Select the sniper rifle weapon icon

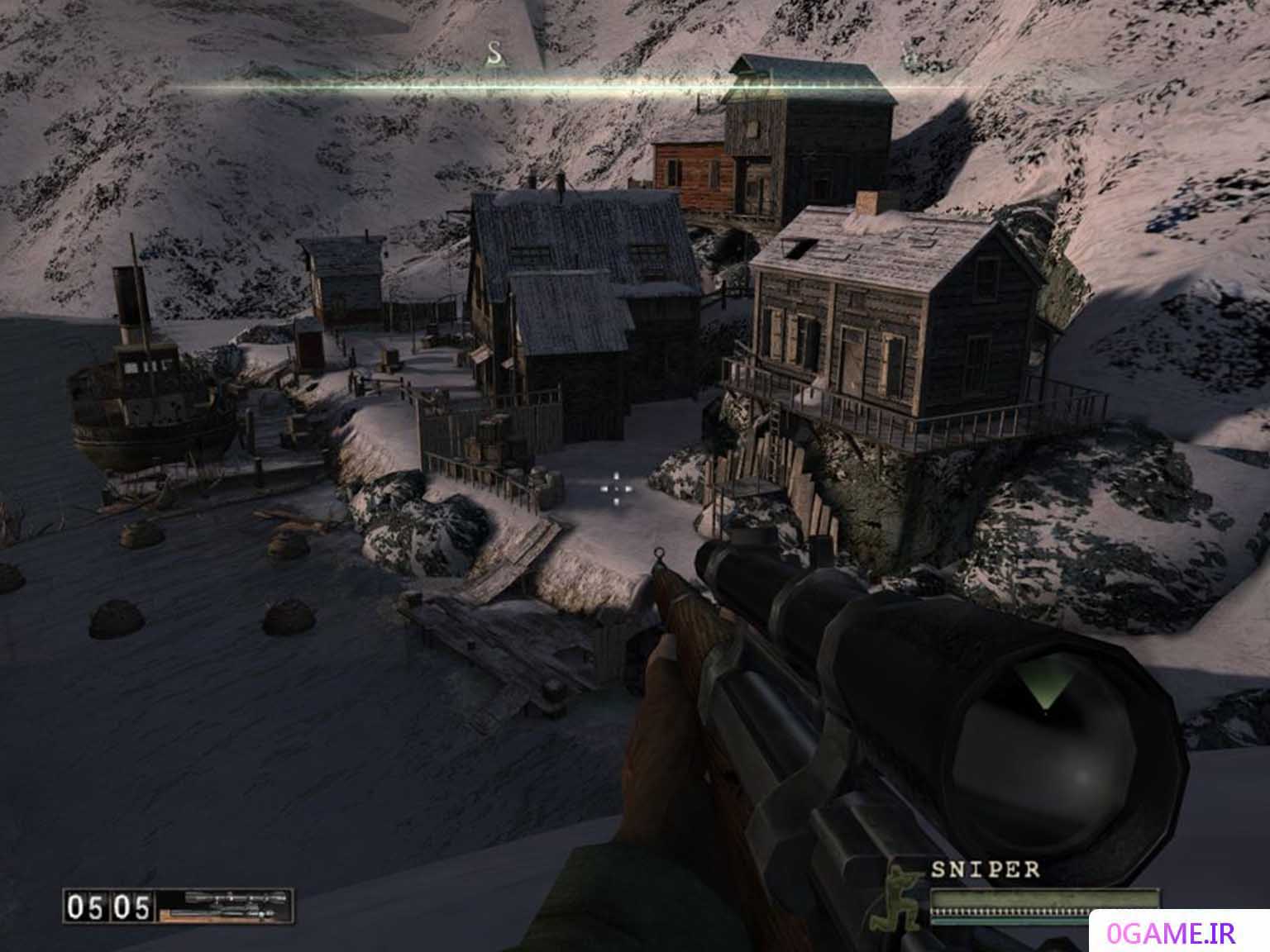point(224,905)
